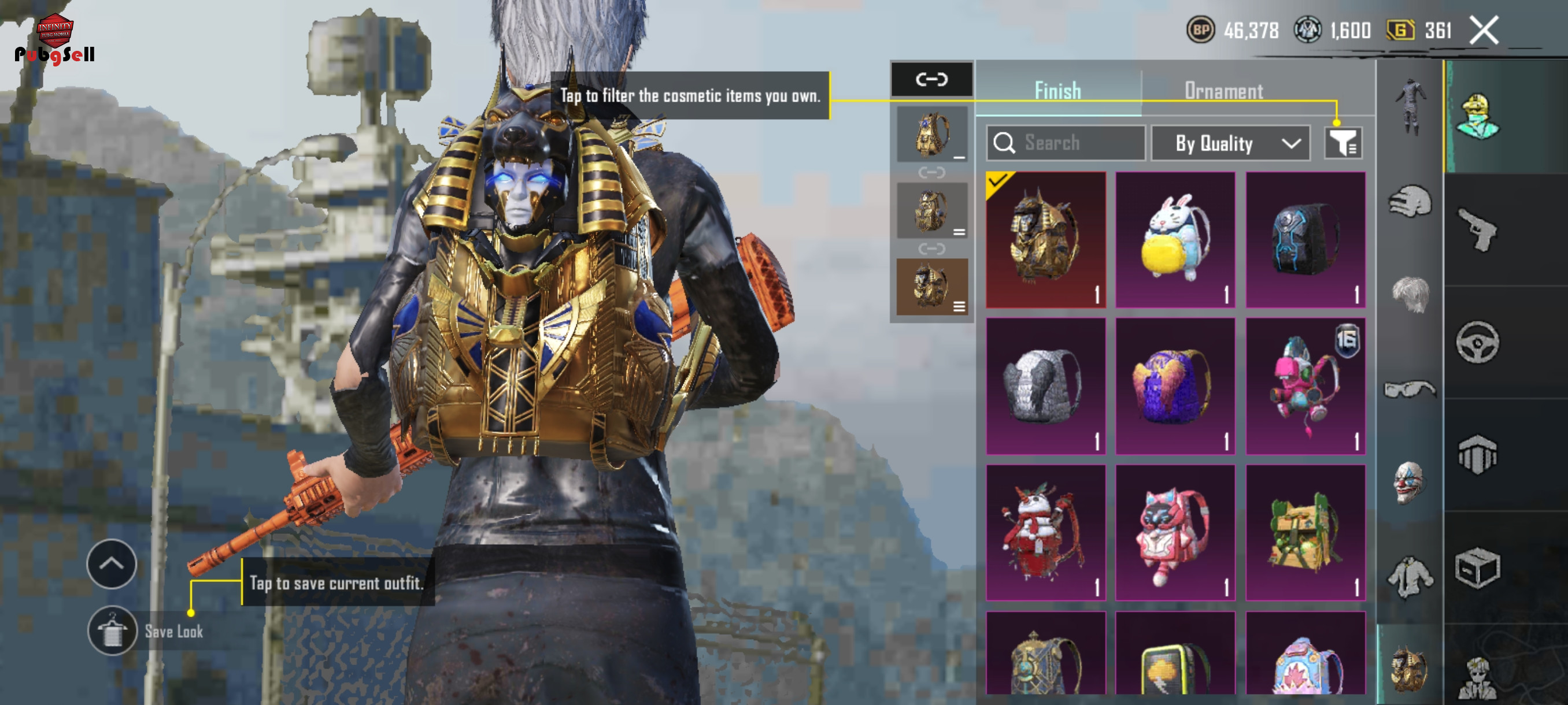Tap Save Look hanger button

(112, 631)
